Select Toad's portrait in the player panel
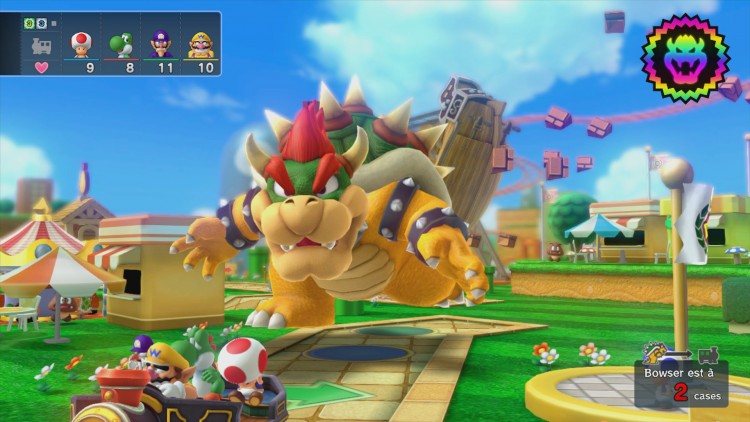Screen dimensions: 750x422 (81, 44)
